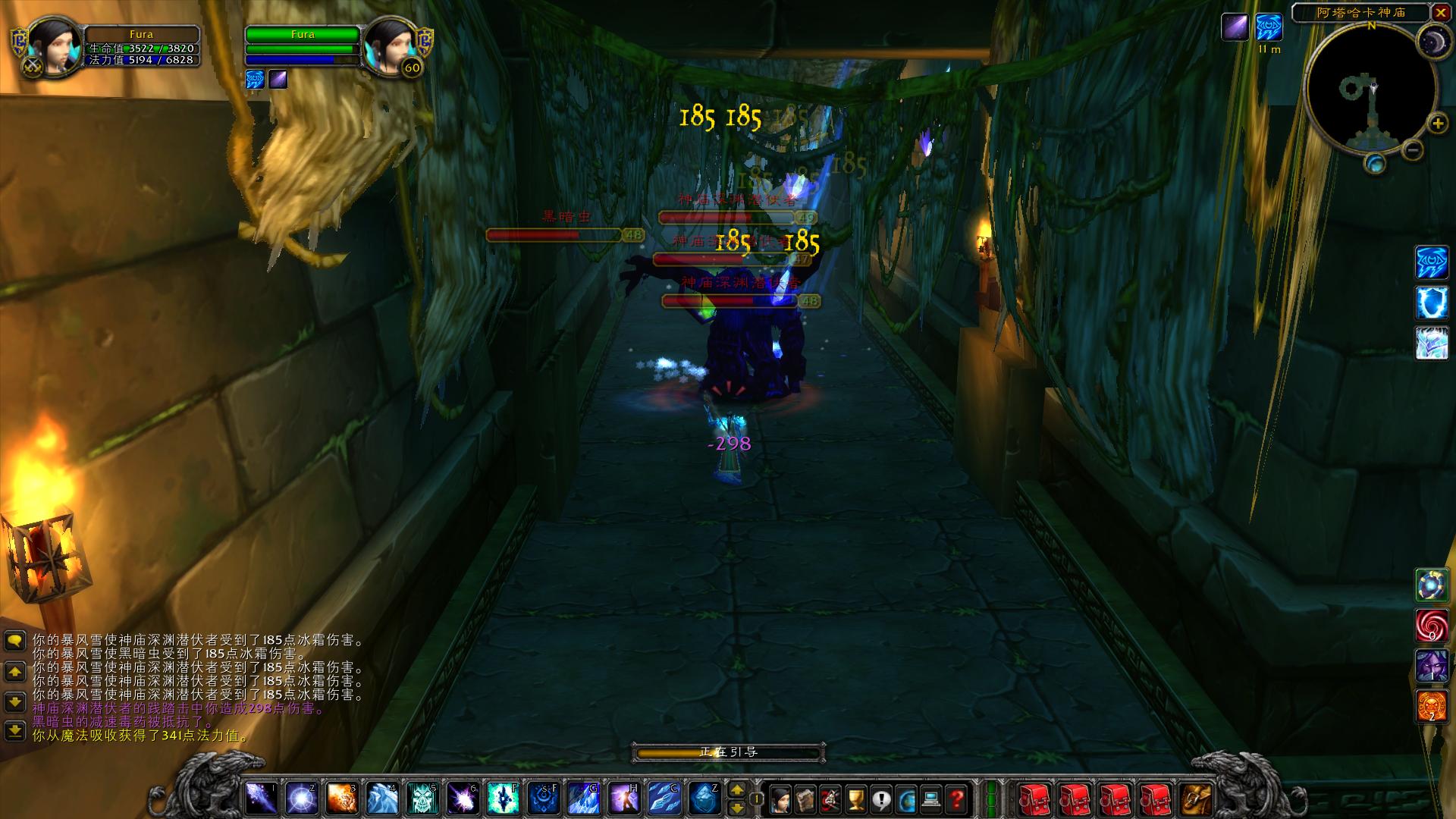
Task: Cast the Ice Lance shards spell
Action: (663, 799)
